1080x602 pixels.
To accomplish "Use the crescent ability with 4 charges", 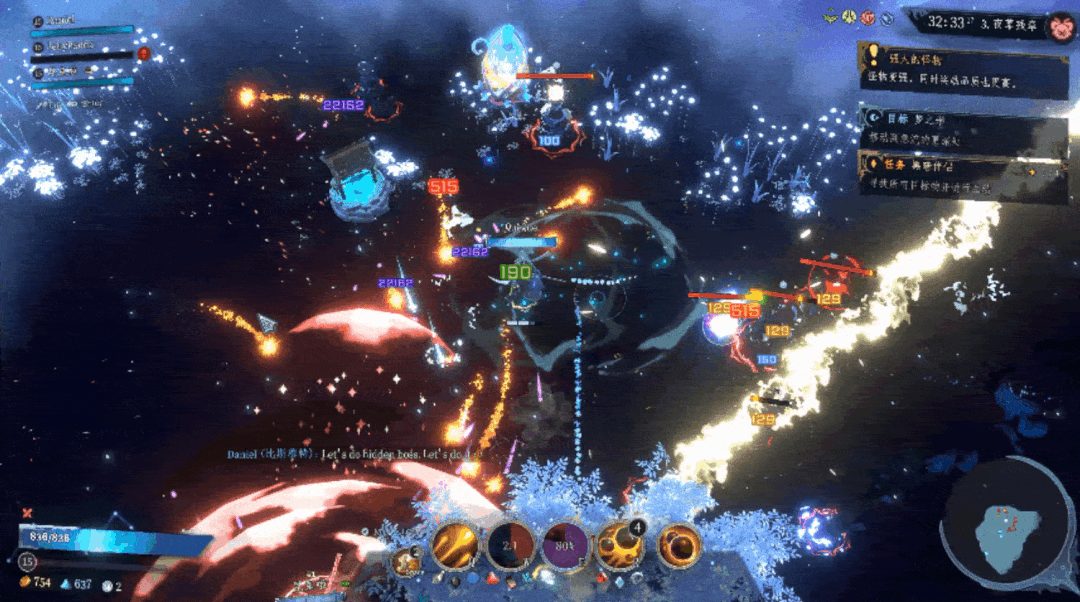I will pyautogui.click(x=620, y=546).
